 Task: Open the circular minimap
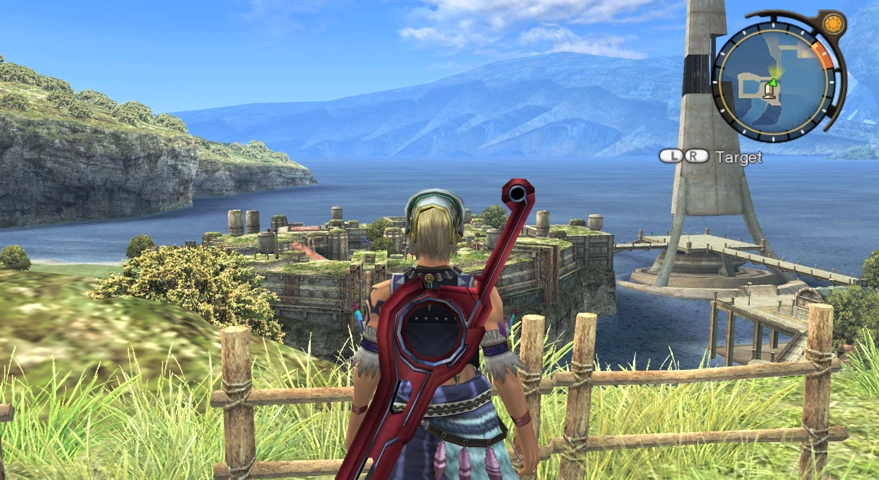pos(773,79)
